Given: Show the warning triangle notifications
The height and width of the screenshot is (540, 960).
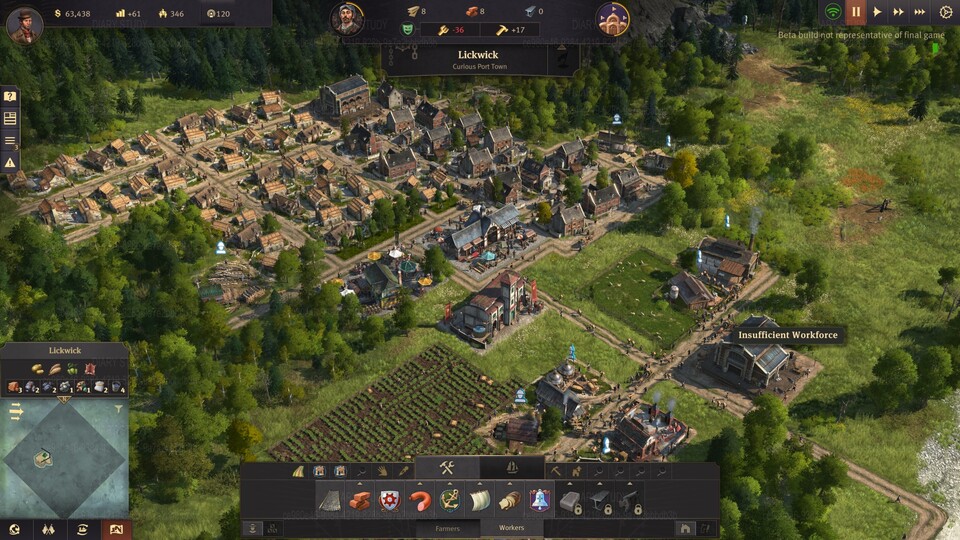Looking at the screenshot, I should pos(10,162).
